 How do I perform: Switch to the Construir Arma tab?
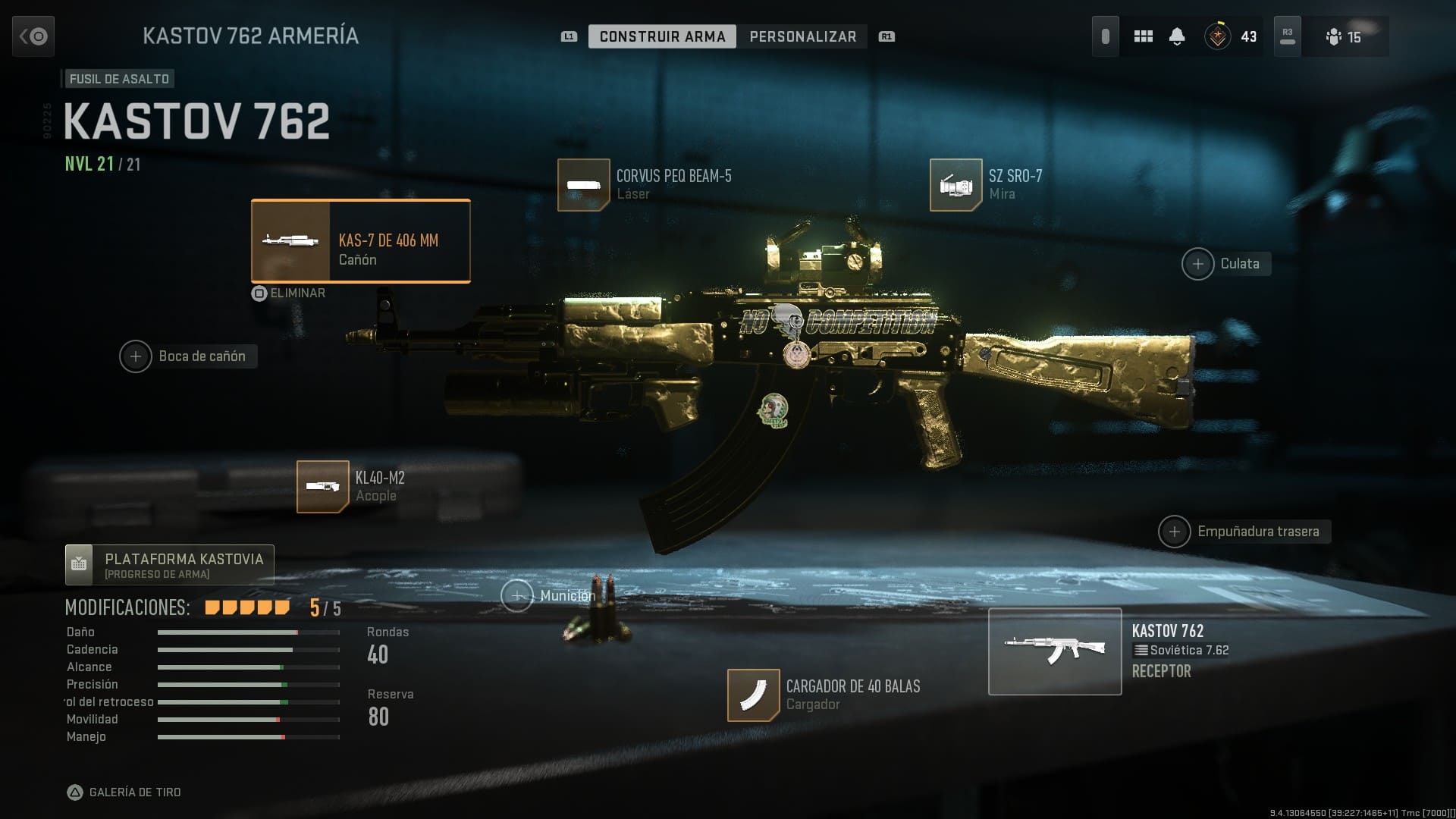click(662, 36)
